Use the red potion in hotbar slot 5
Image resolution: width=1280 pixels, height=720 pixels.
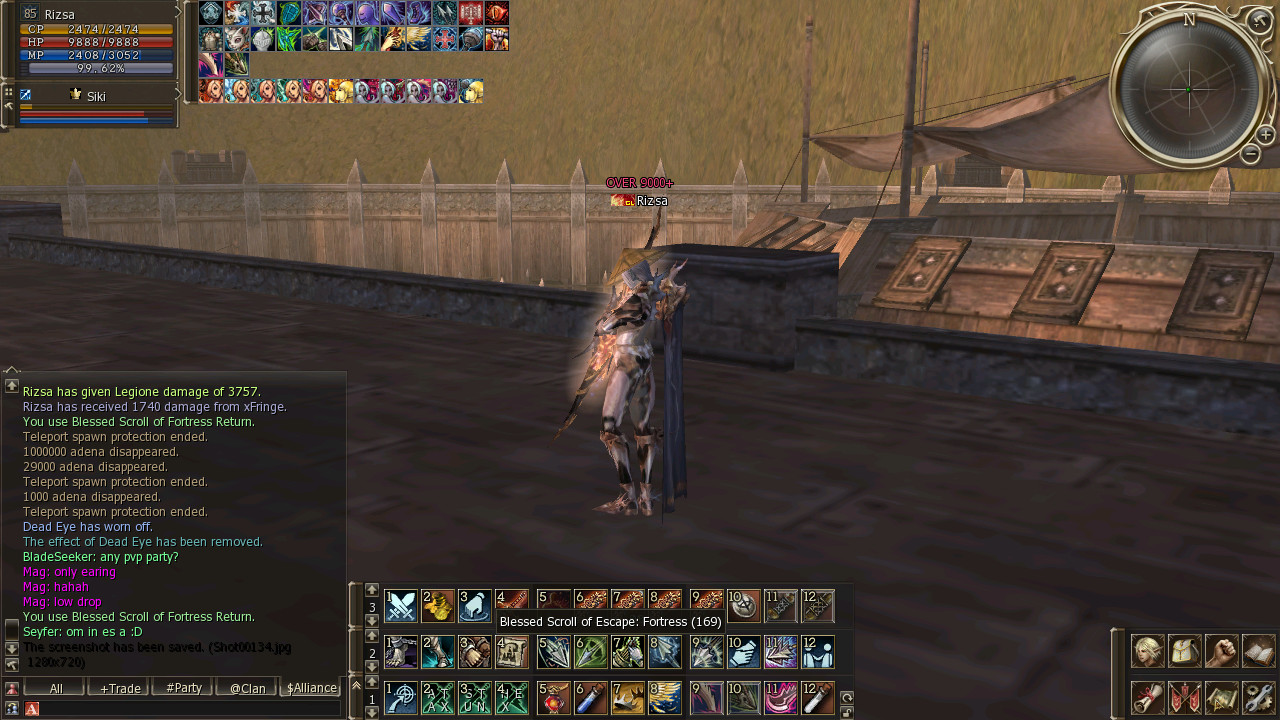point(553,698)
